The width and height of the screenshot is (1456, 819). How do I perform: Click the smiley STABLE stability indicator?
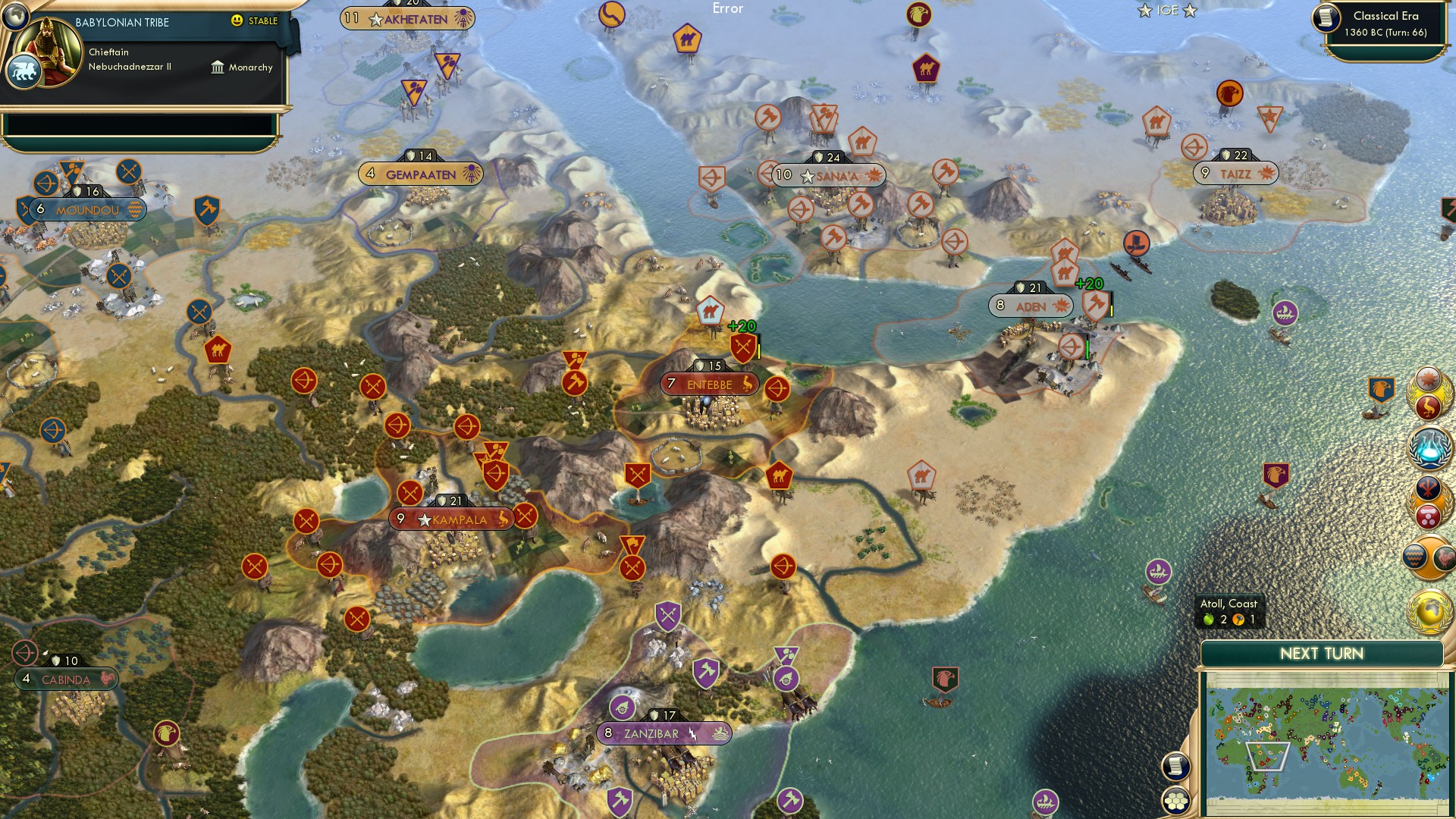point(238,22)
